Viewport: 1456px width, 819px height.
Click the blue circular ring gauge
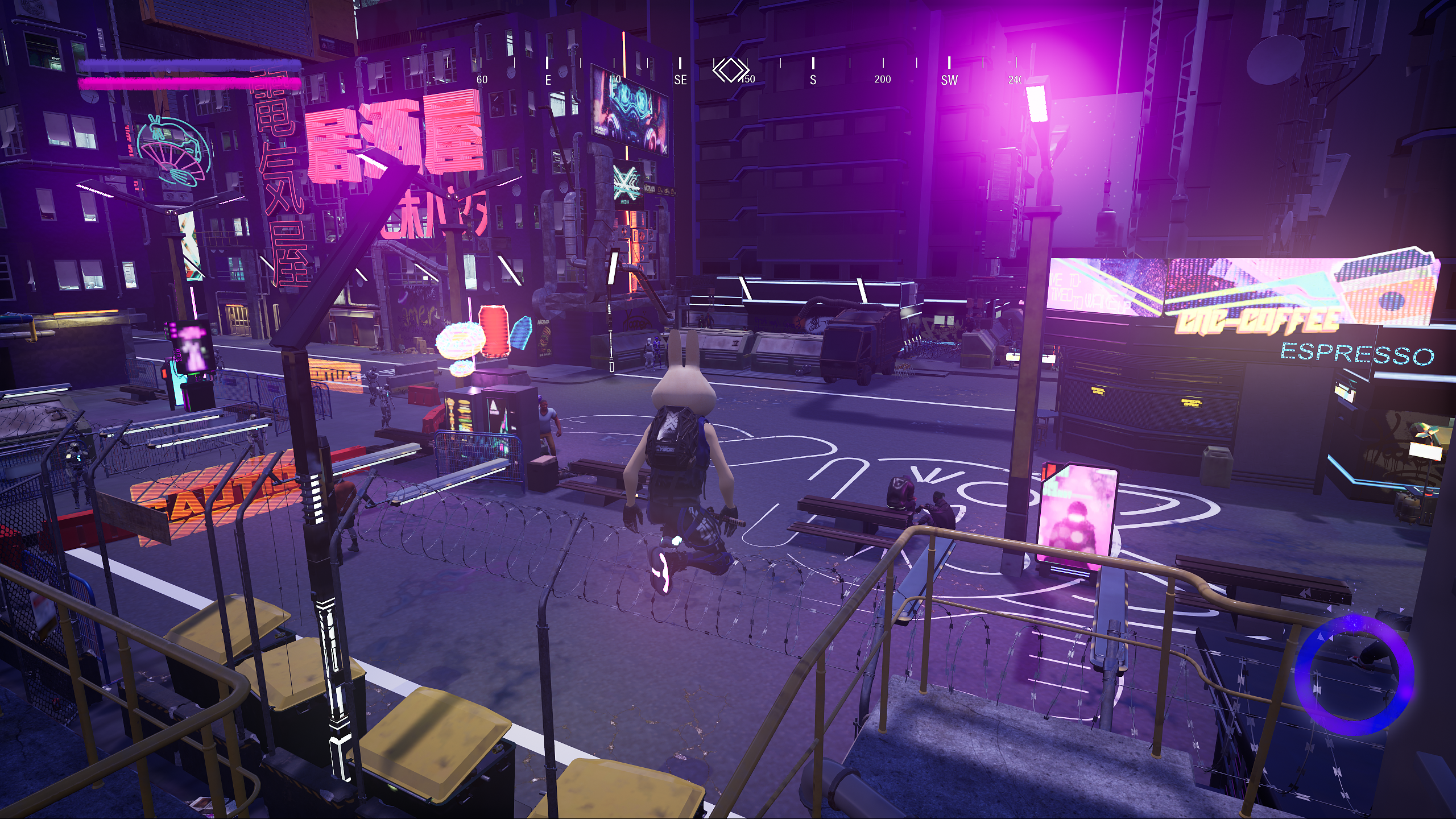click(x=1354, y=675)
